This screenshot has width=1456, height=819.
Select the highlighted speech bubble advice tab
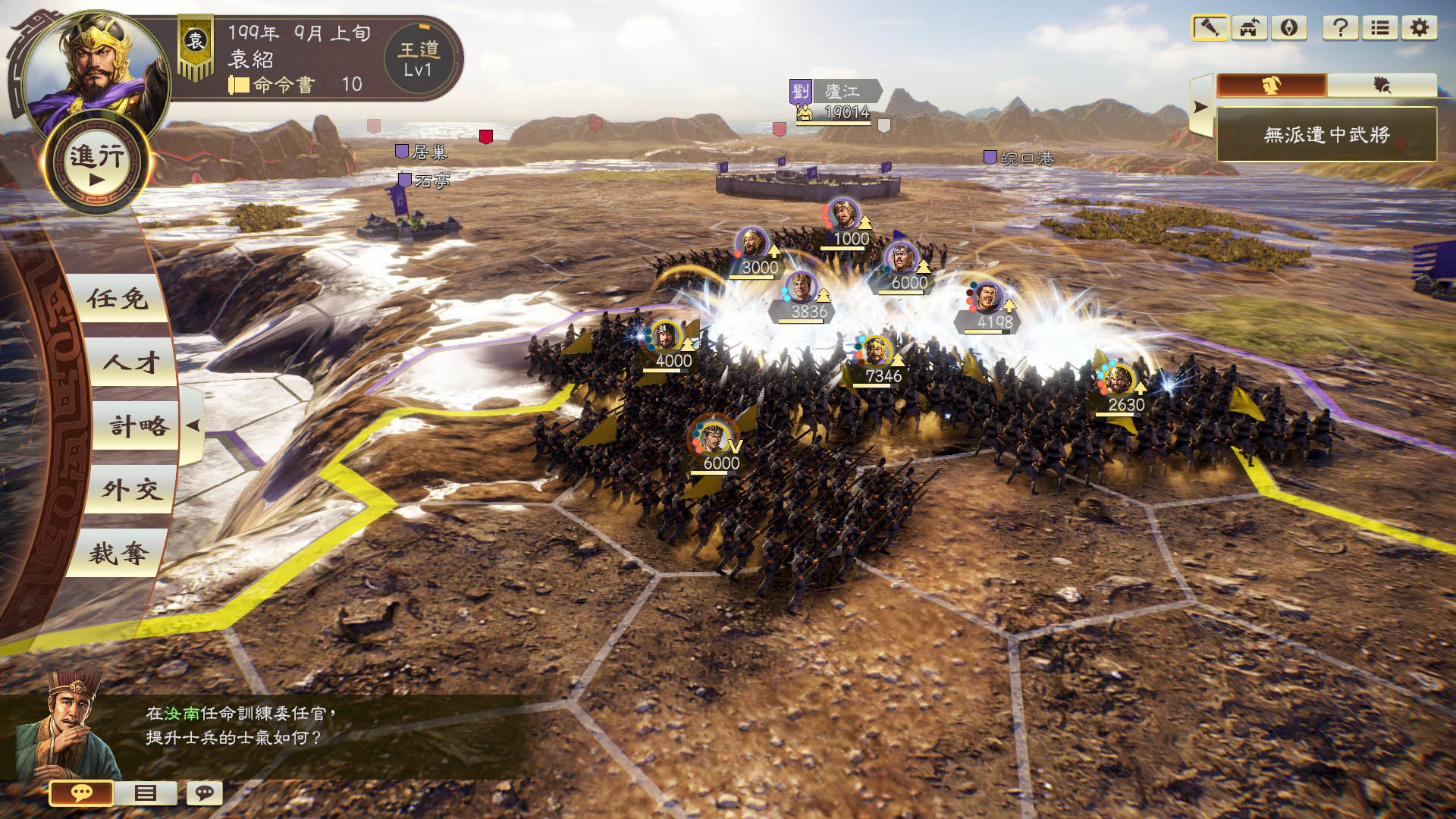[81, 793]
